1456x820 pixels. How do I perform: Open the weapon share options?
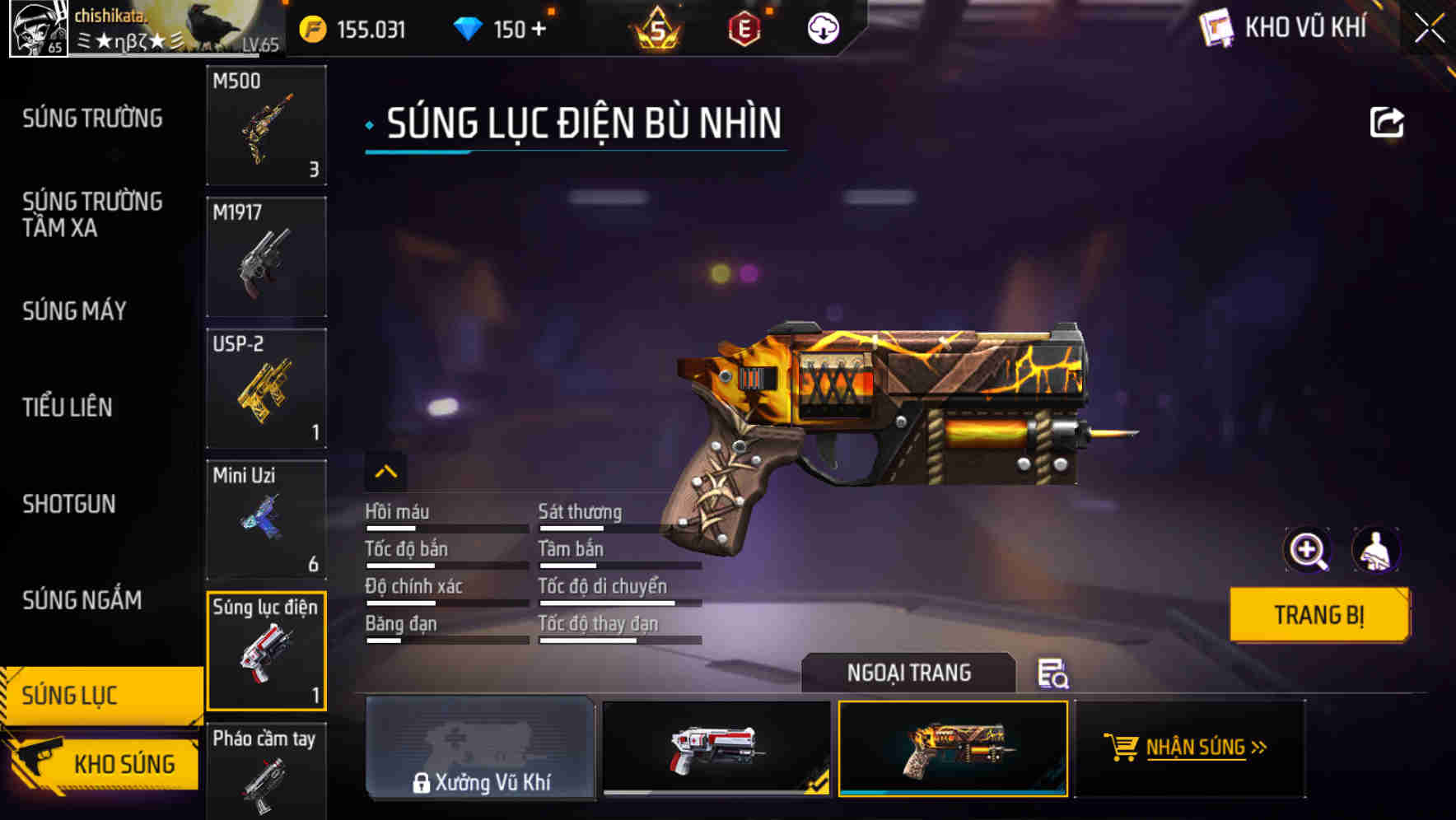pos(1388,122)
